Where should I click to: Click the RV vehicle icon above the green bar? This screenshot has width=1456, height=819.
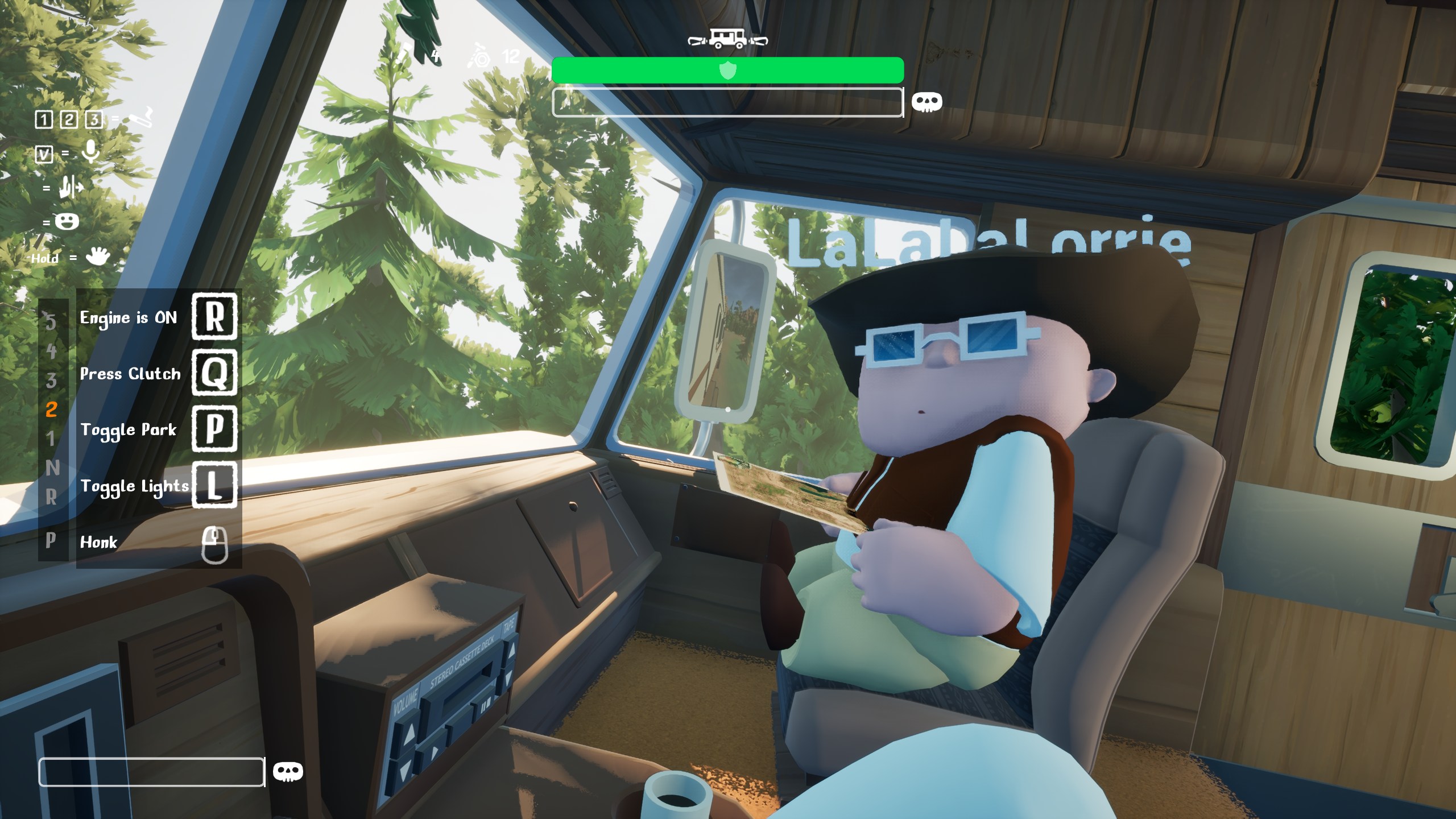727,39
